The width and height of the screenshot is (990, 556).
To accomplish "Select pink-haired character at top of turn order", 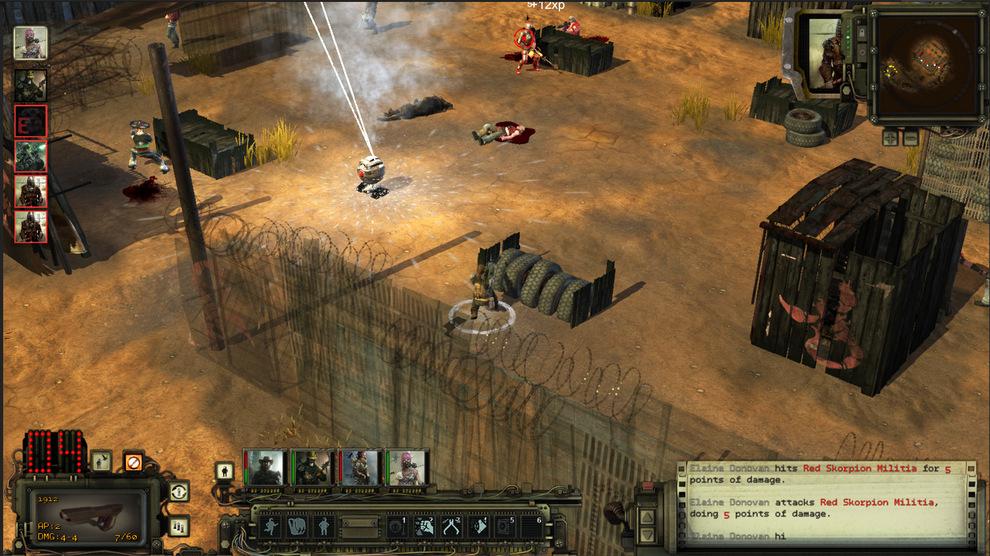I will click(x=30, y=43).
